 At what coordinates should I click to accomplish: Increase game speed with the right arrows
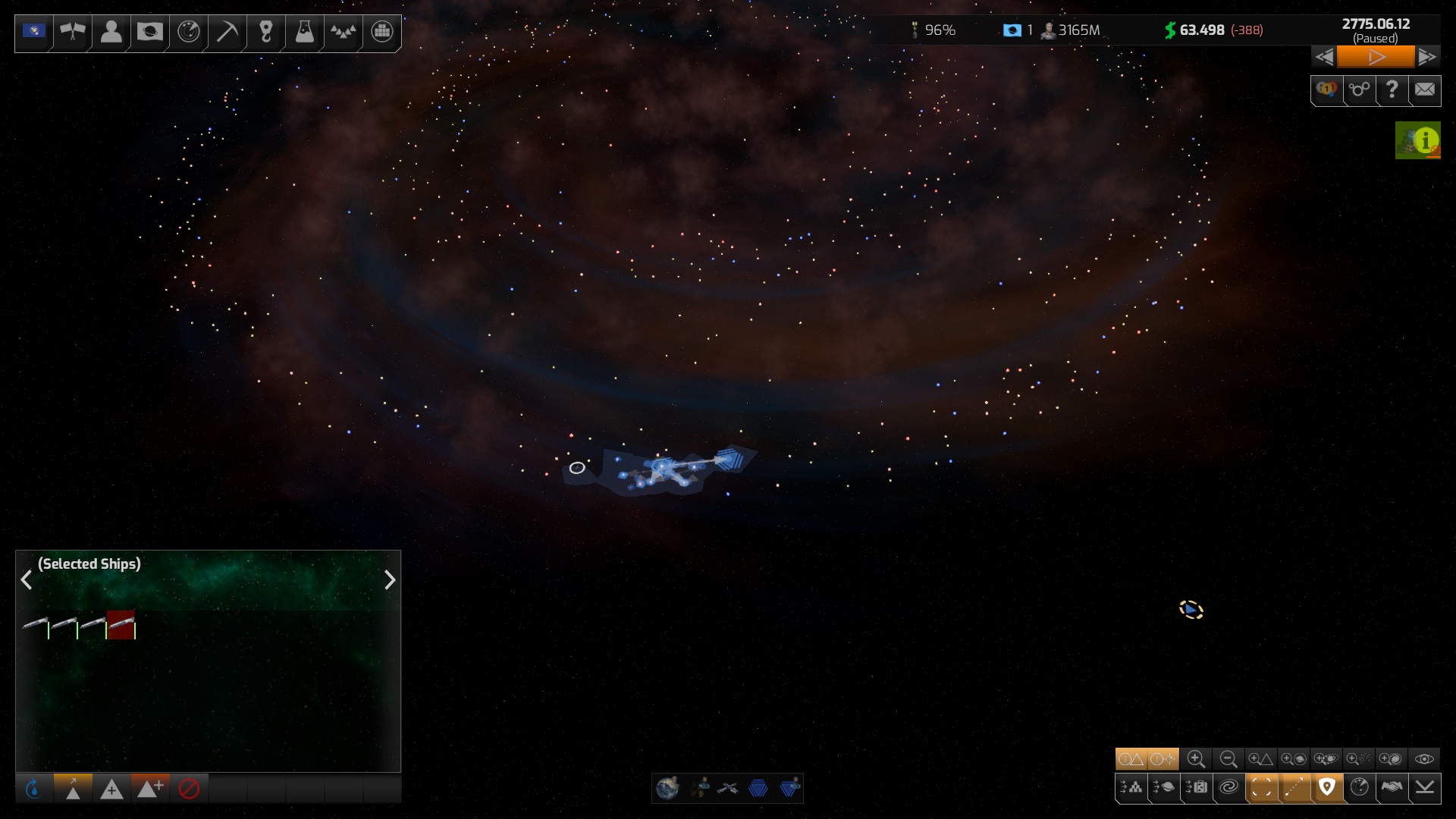(1426, 57)
